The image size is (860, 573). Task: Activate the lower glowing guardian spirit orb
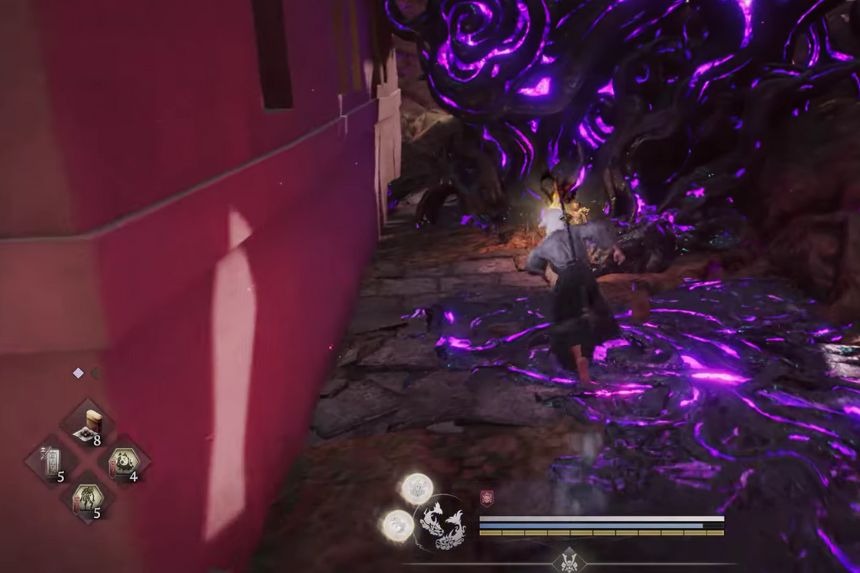(x=397, y=525)
